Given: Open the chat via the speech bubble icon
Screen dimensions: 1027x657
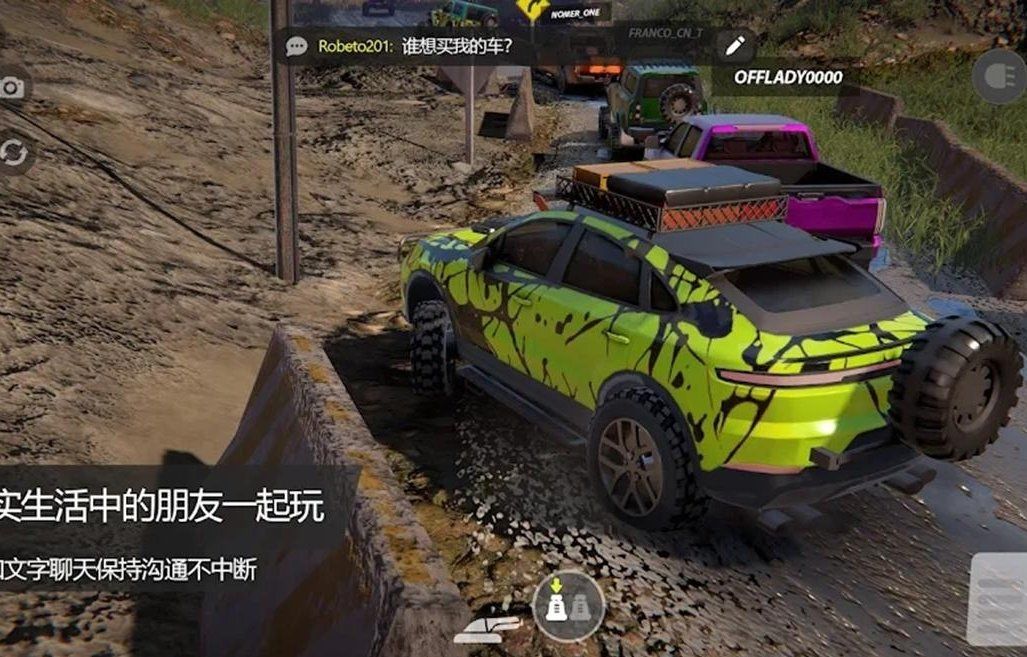Looking at the screenshot, I should [296, 46].
